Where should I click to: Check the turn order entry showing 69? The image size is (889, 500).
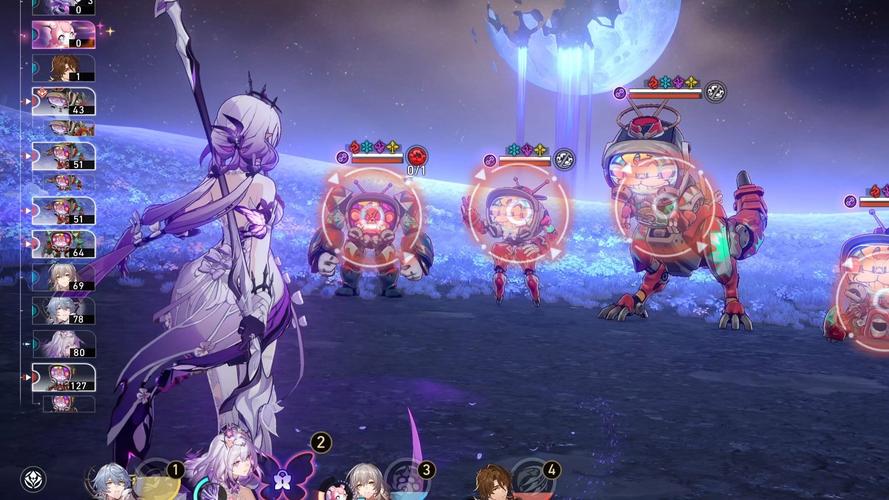point(64,278)
